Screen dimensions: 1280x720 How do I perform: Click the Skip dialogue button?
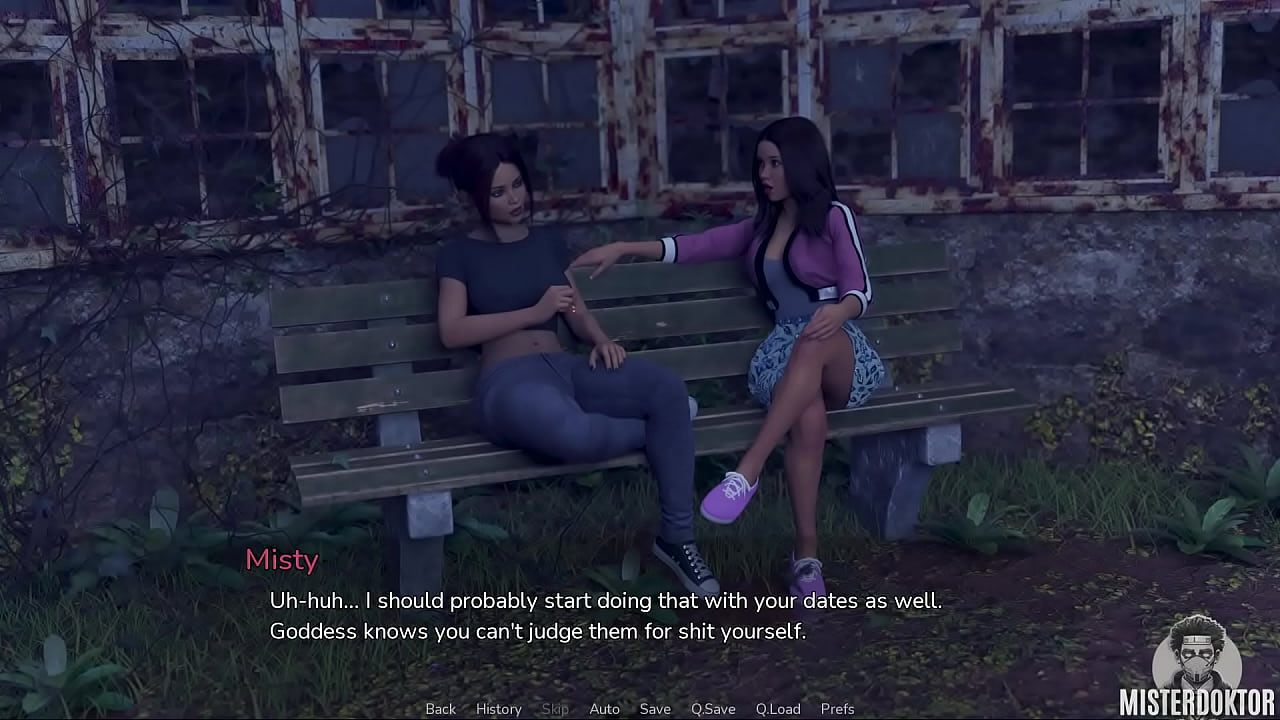tap(555, 709)
